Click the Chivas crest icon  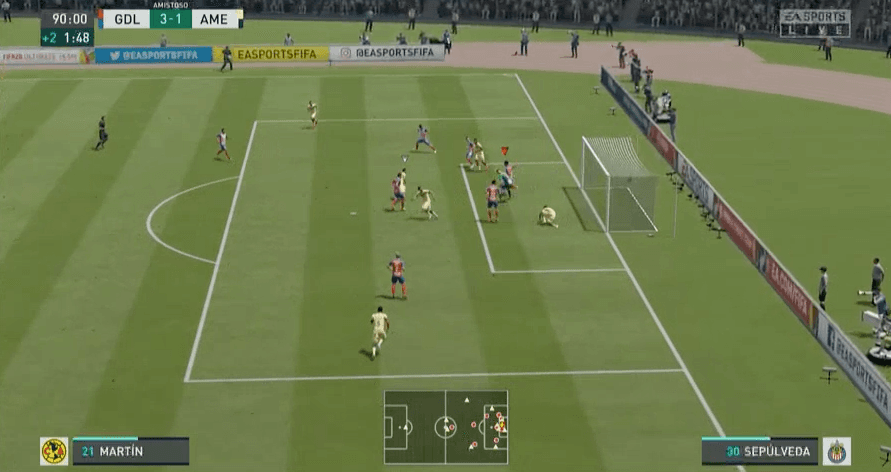(x=836, y=451)
